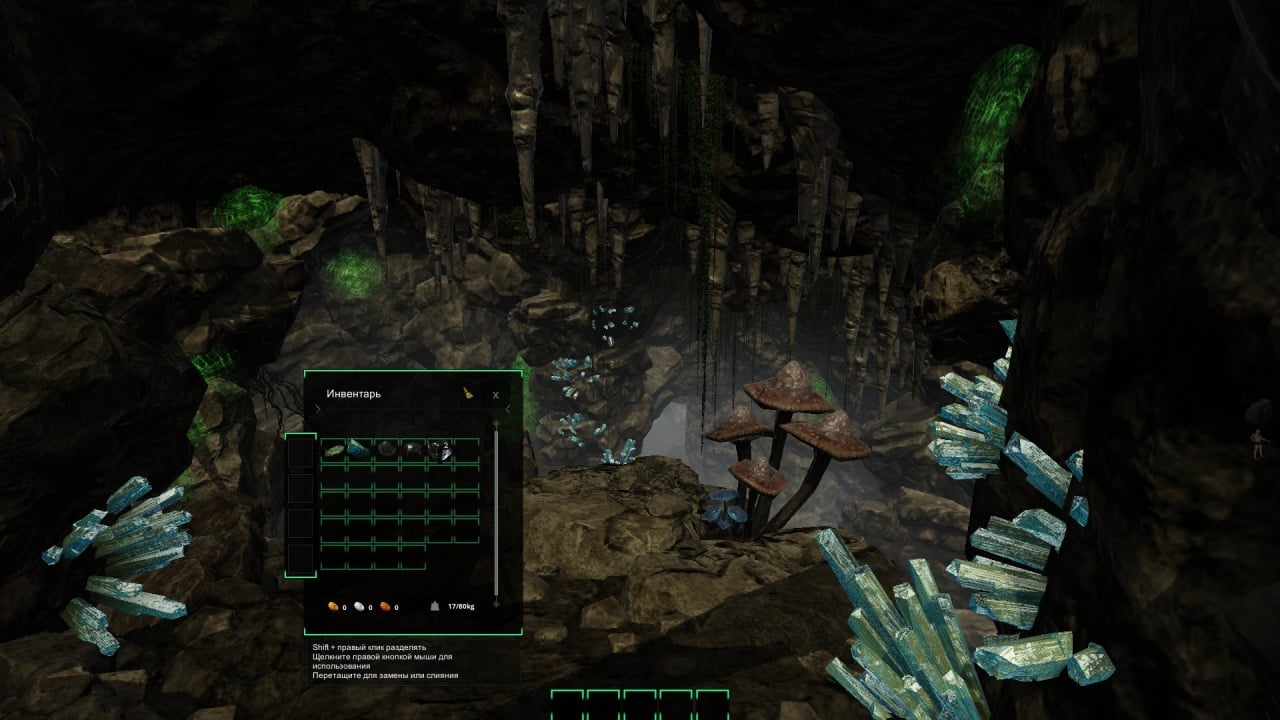Select the green leaf item slot
Viewport: 1280px width, 720px height.
[333, 451]
